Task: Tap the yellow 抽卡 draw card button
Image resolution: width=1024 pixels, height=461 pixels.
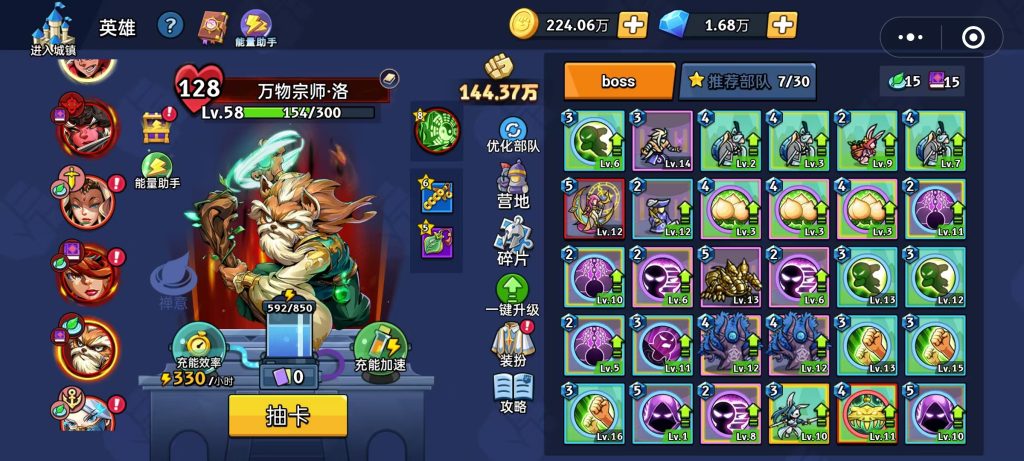Action: click(x=288, y=415)
